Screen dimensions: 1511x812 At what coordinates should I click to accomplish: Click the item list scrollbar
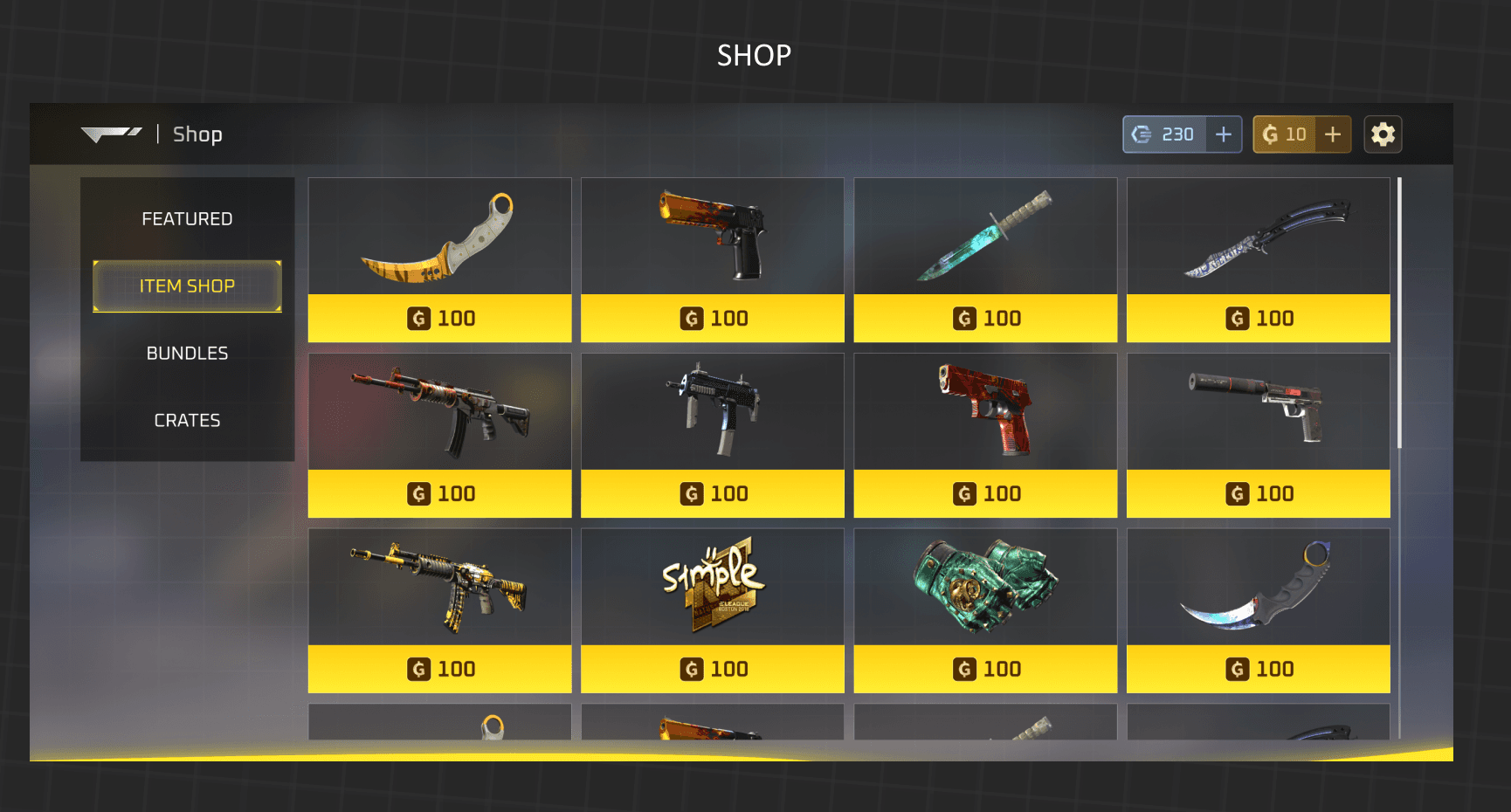tap(1399, 314)
